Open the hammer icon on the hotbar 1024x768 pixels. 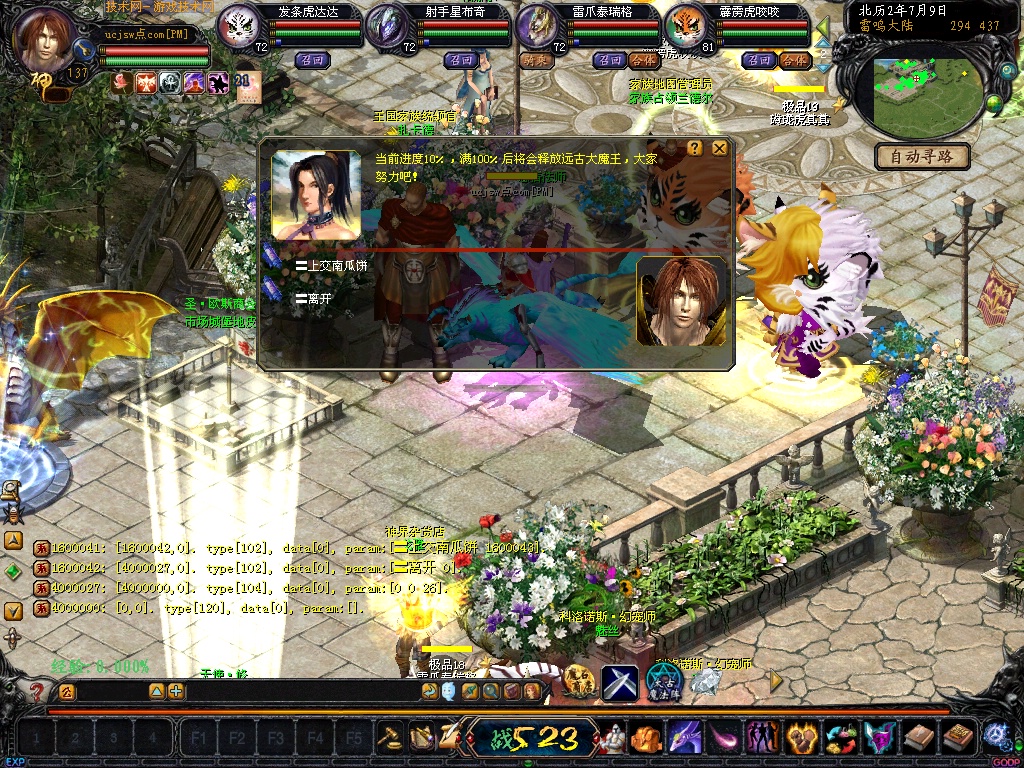[389, 738]
